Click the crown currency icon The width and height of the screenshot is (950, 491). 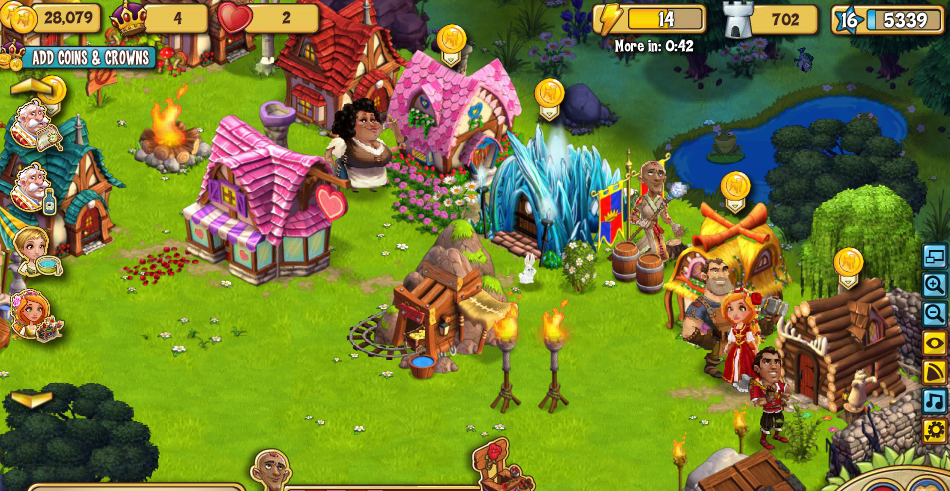[x=128, y=18]
